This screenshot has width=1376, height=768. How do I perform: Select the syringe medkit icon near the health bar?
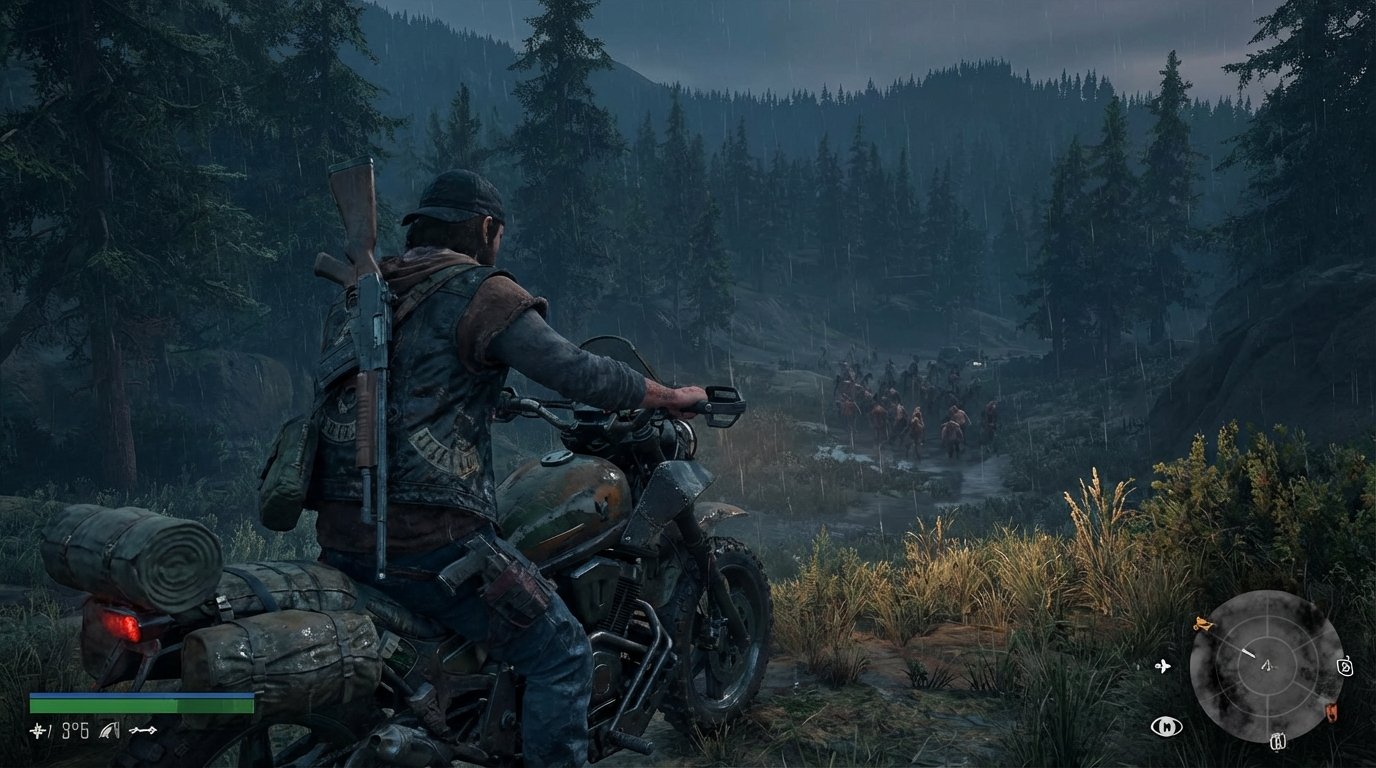pos(38,731)
